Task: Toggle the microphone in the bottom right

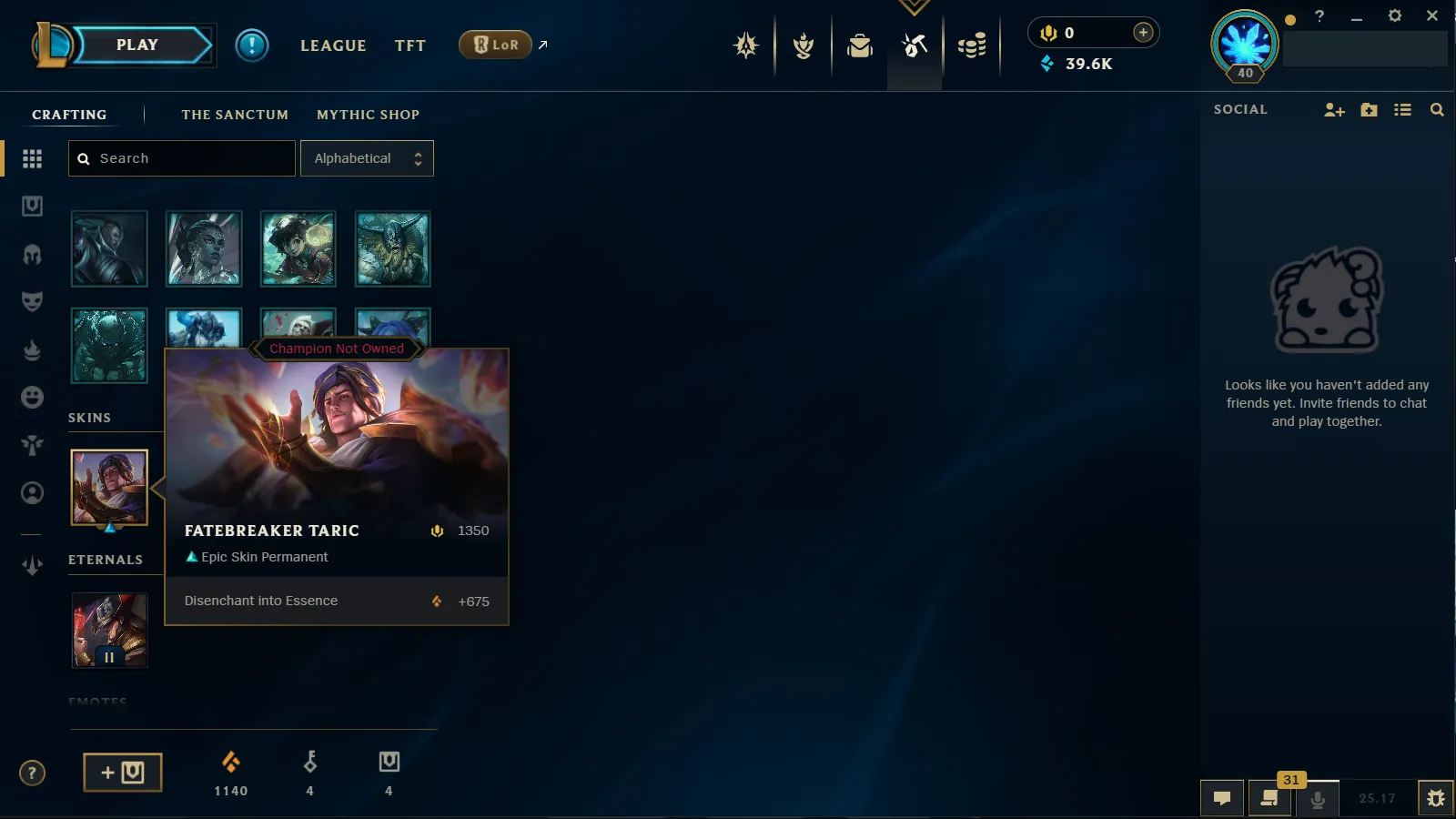Action: [x=1317, y=799]
